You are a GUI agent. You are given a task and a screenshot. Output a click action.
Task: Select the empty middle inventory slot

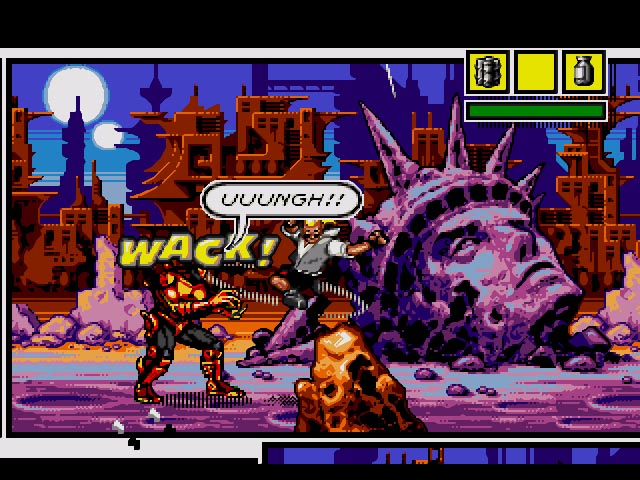click(x=536, y=73)
